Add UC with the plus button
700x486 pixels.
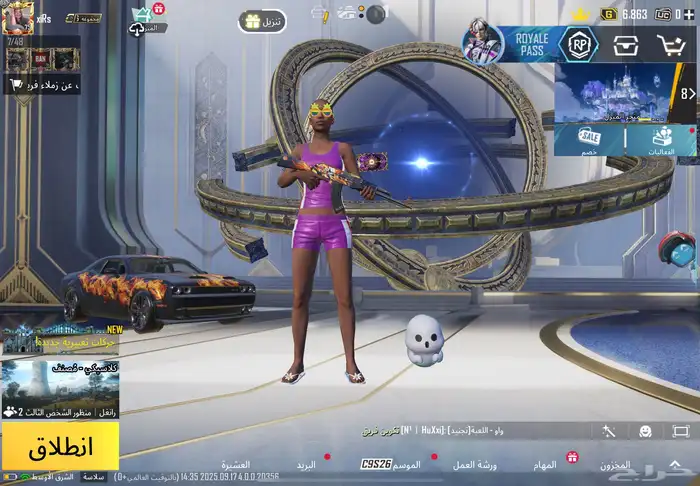[690, 14]
